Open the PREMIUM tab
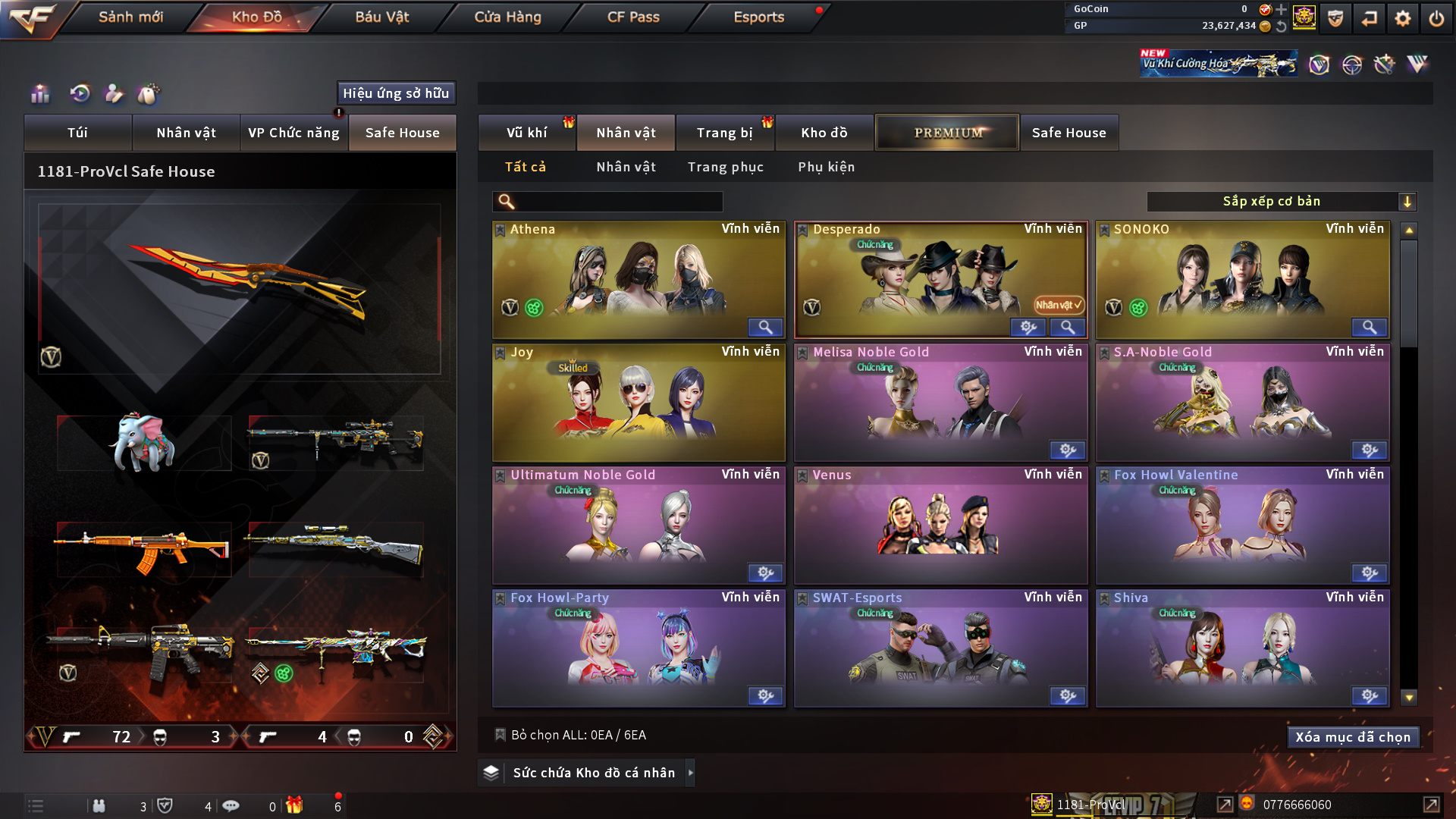Image resolution: width=1456 pixels, height=819 pixels. (x=947, y=133)
